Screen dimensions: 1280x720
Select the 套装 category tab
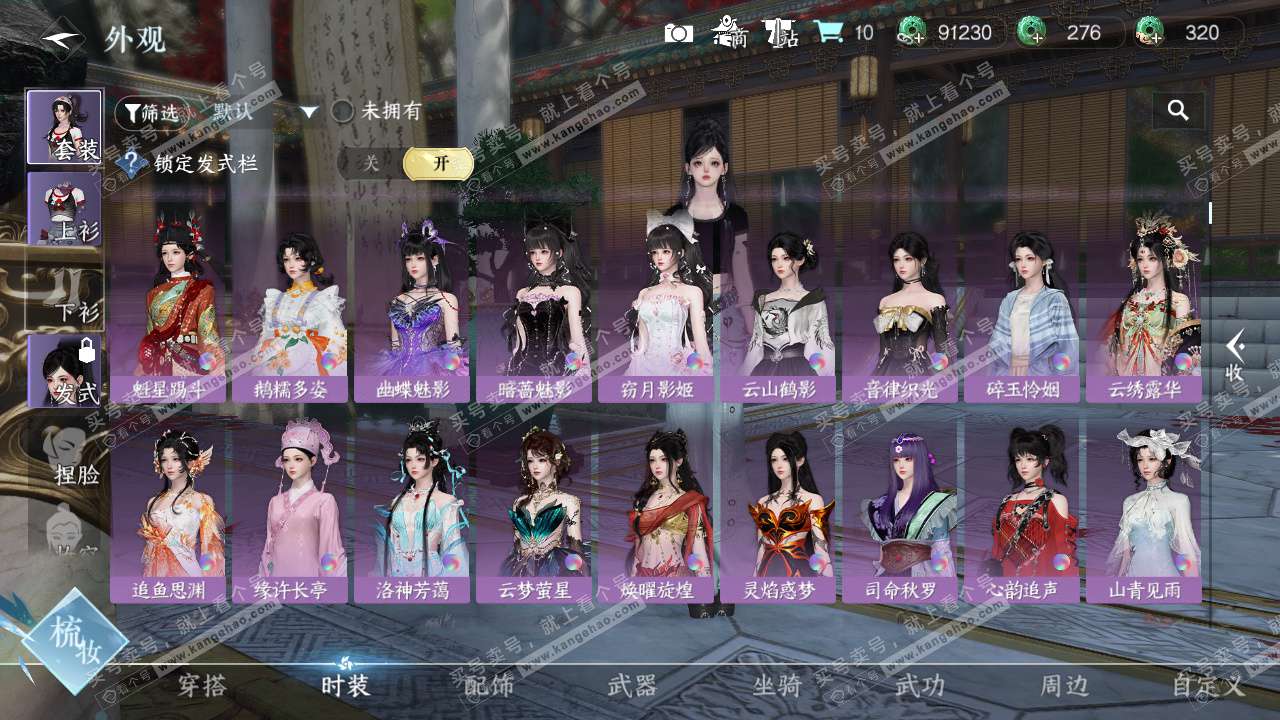(x=64, y=127)
